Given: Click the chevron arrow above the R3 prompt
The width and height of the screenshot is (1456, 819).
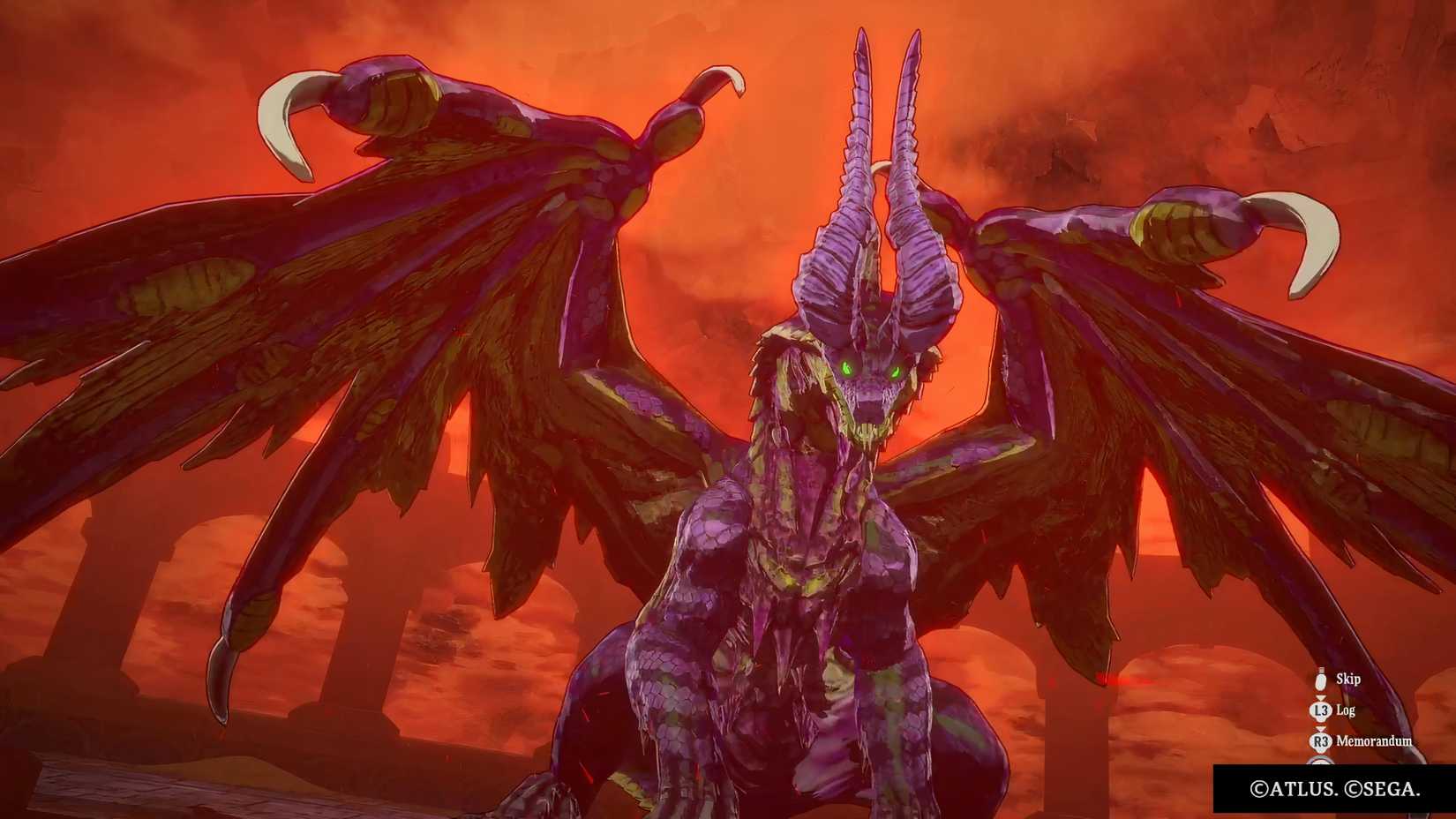Looking at the screenshot, I should [x=1320, y=729].
